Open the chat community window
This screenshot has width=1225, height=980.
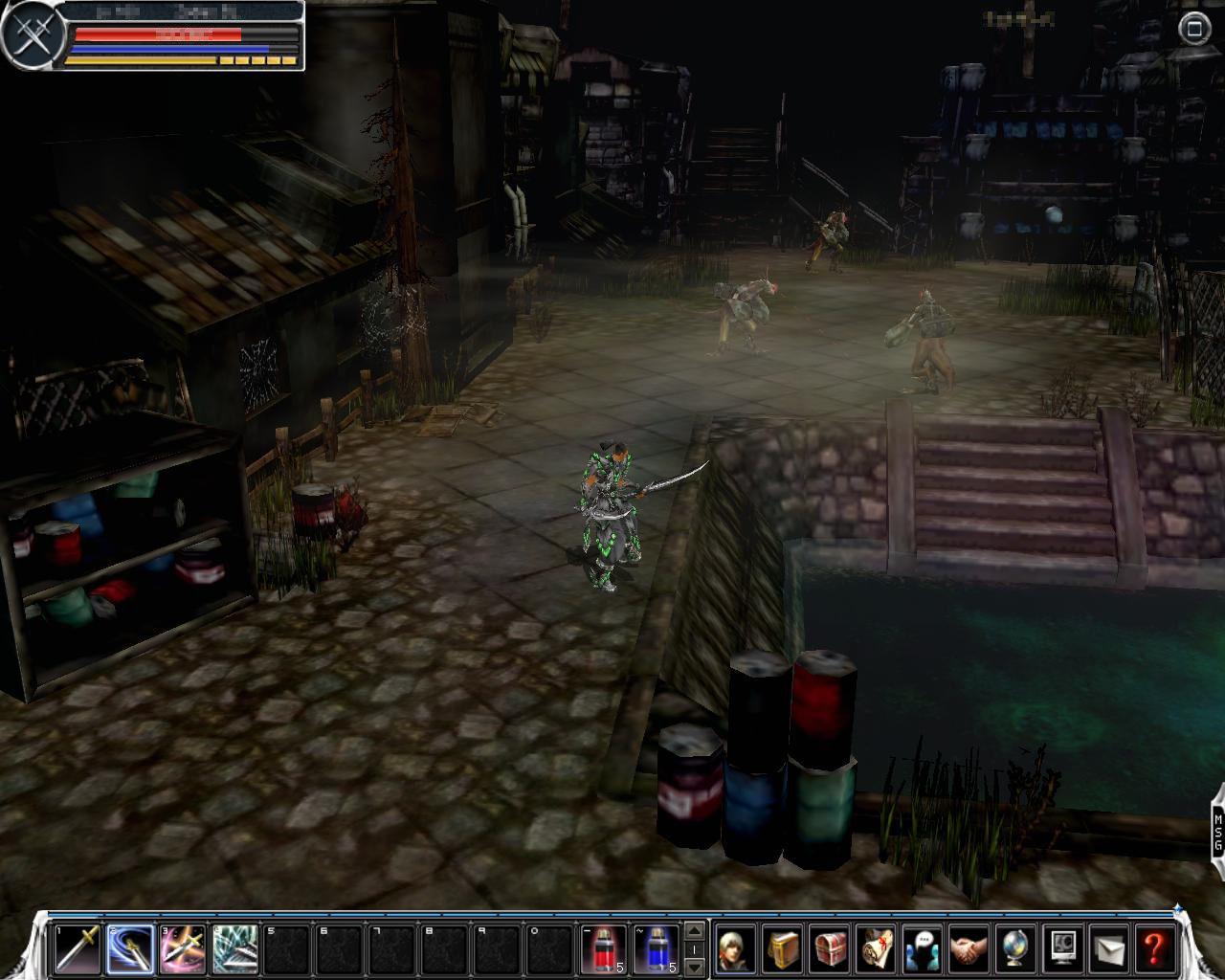pos(922,948)
